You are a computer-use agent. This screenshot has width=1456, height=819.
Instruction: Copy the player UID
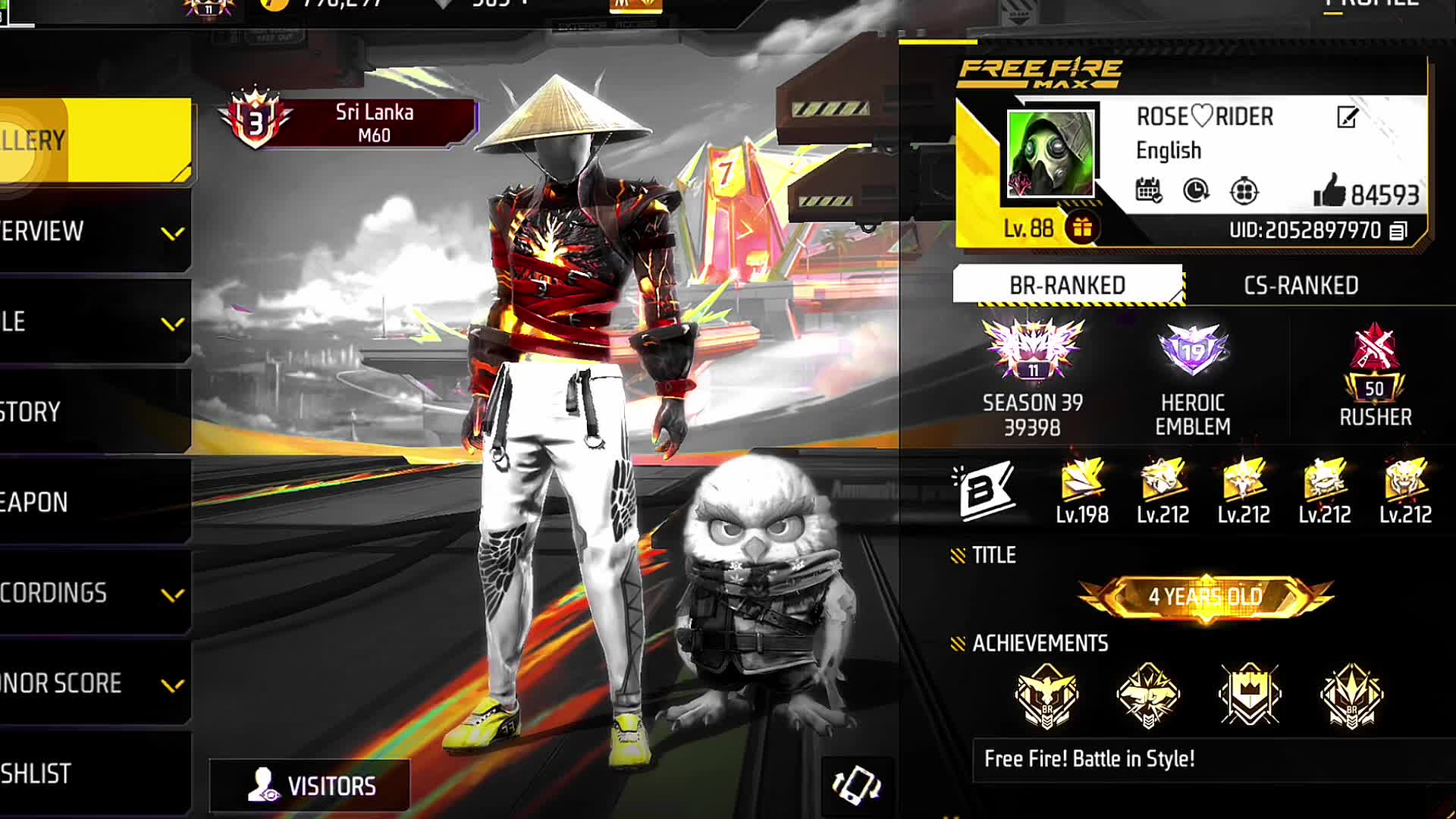tap(1398, 231)
